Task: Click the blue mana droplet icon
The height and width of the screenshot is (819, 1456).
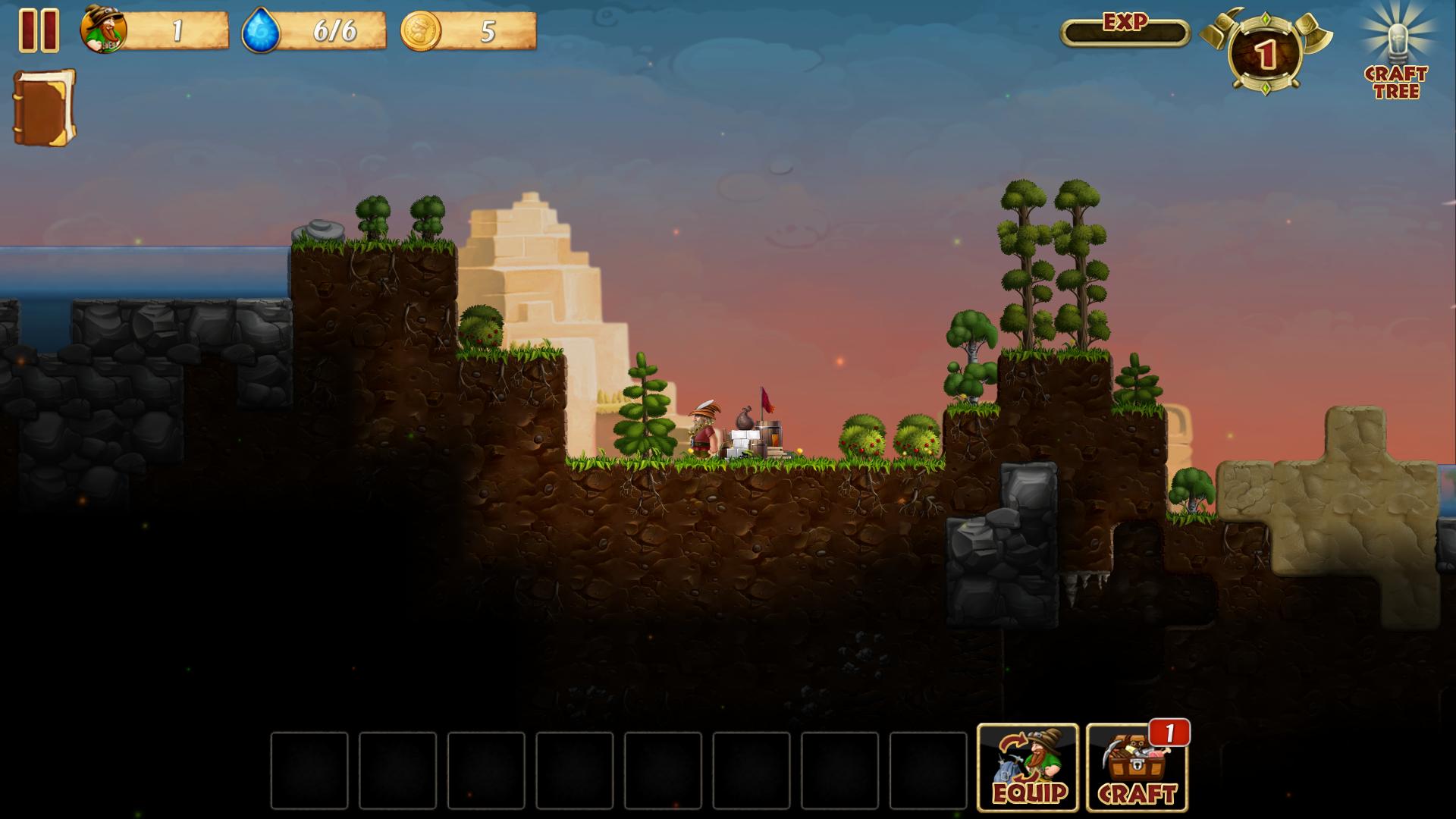Action: point(261,32)
